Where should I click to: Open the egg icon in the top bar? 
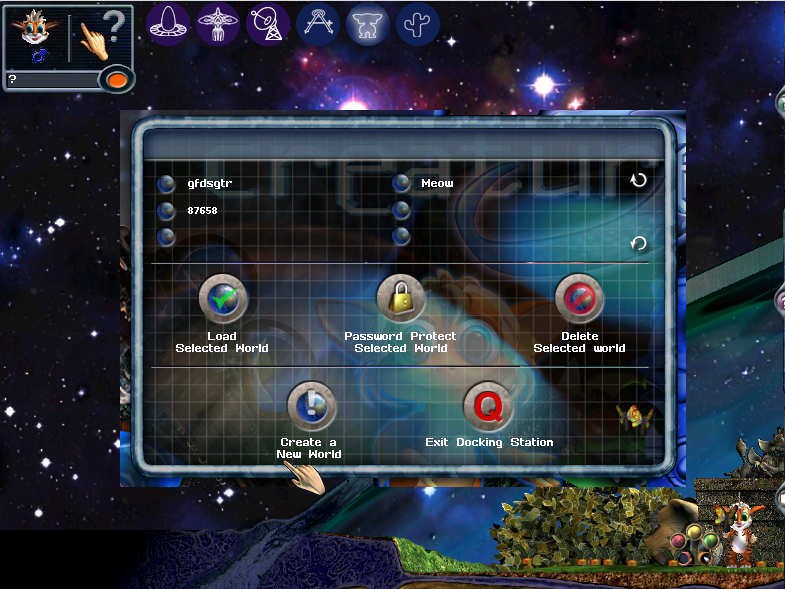[169, 22]
